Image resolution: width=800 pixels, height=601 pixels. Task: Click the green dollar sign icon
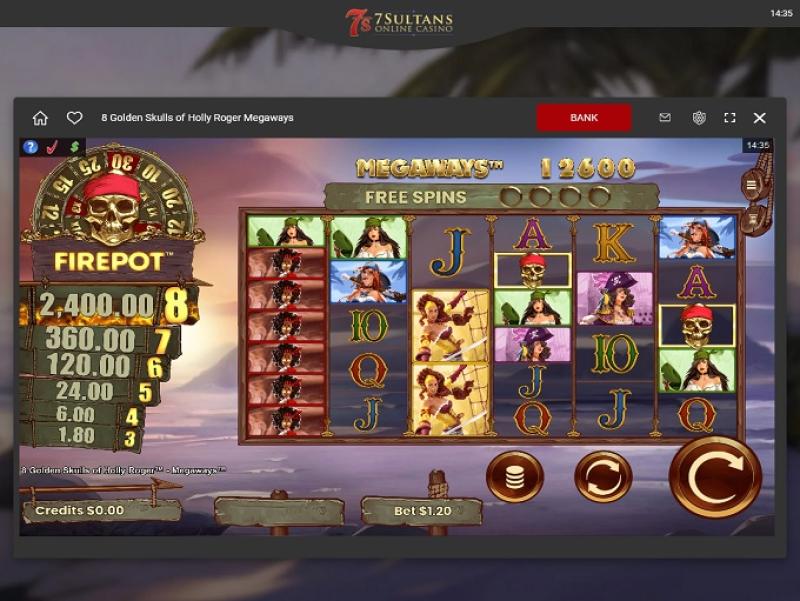point(73,147)
